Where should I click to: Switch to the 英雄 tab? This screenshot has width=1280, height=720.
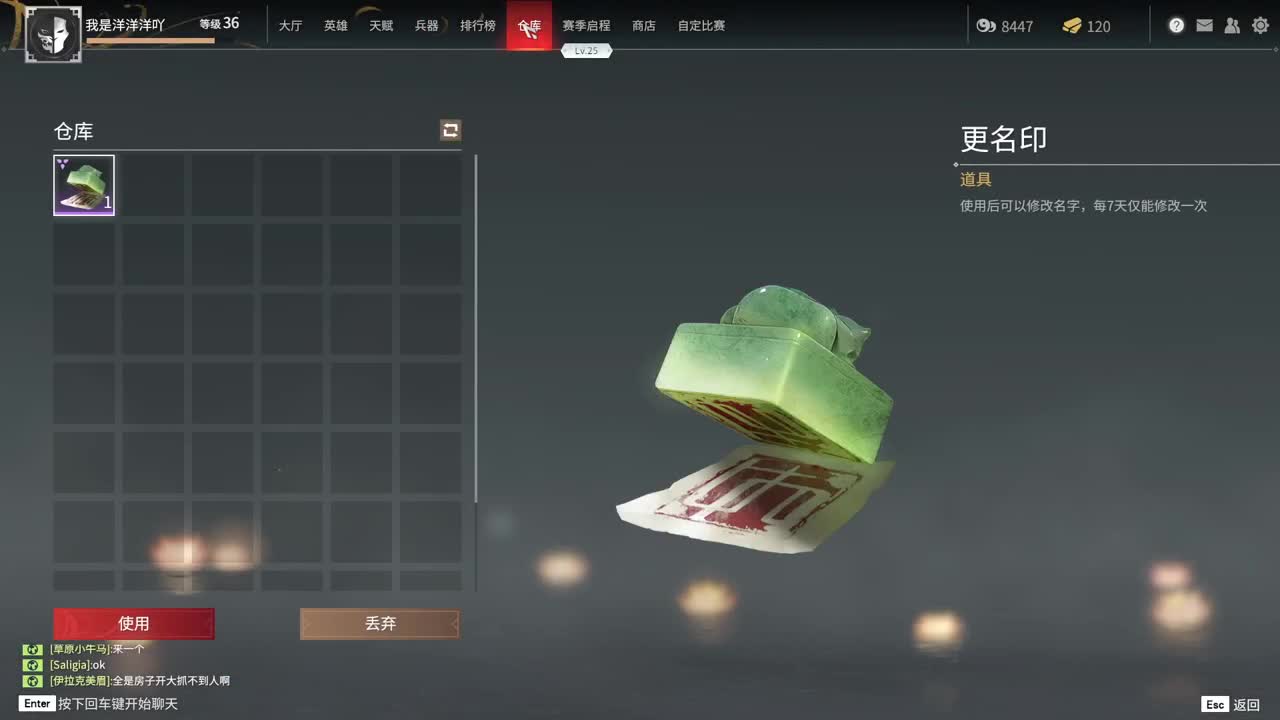point(335,25)
